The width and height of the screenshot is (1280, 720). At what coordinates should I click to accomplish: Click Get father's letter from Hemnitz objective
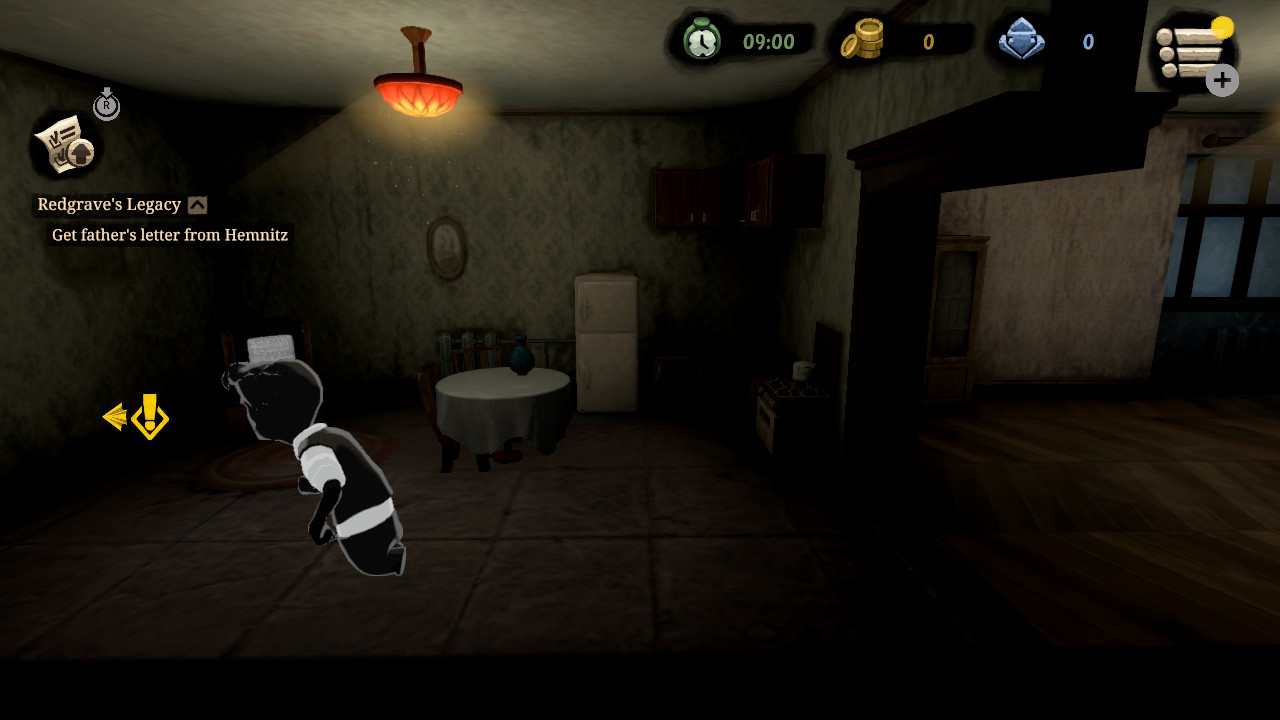pos(168,235)
